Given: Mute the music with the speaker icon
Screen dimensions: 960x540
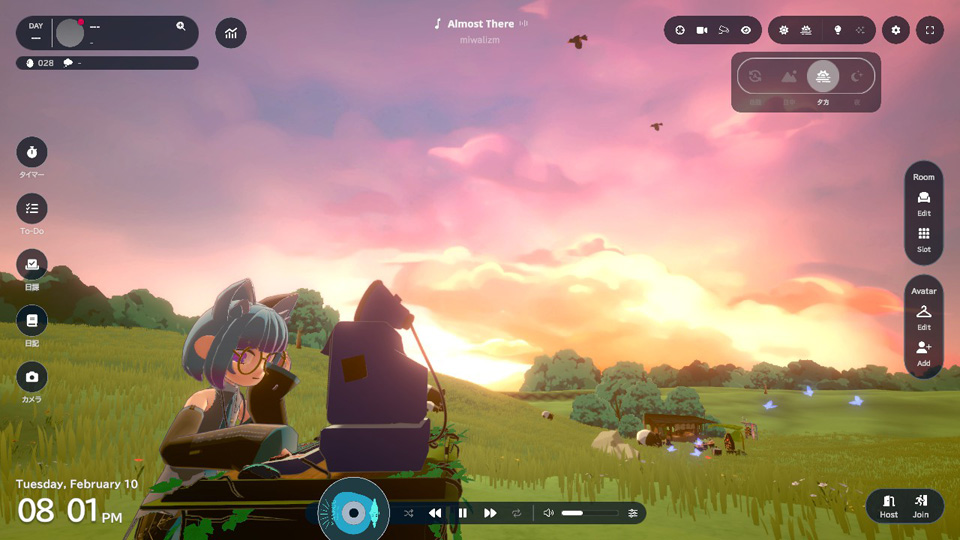Looking at the screenshot, I should point(548,513).
